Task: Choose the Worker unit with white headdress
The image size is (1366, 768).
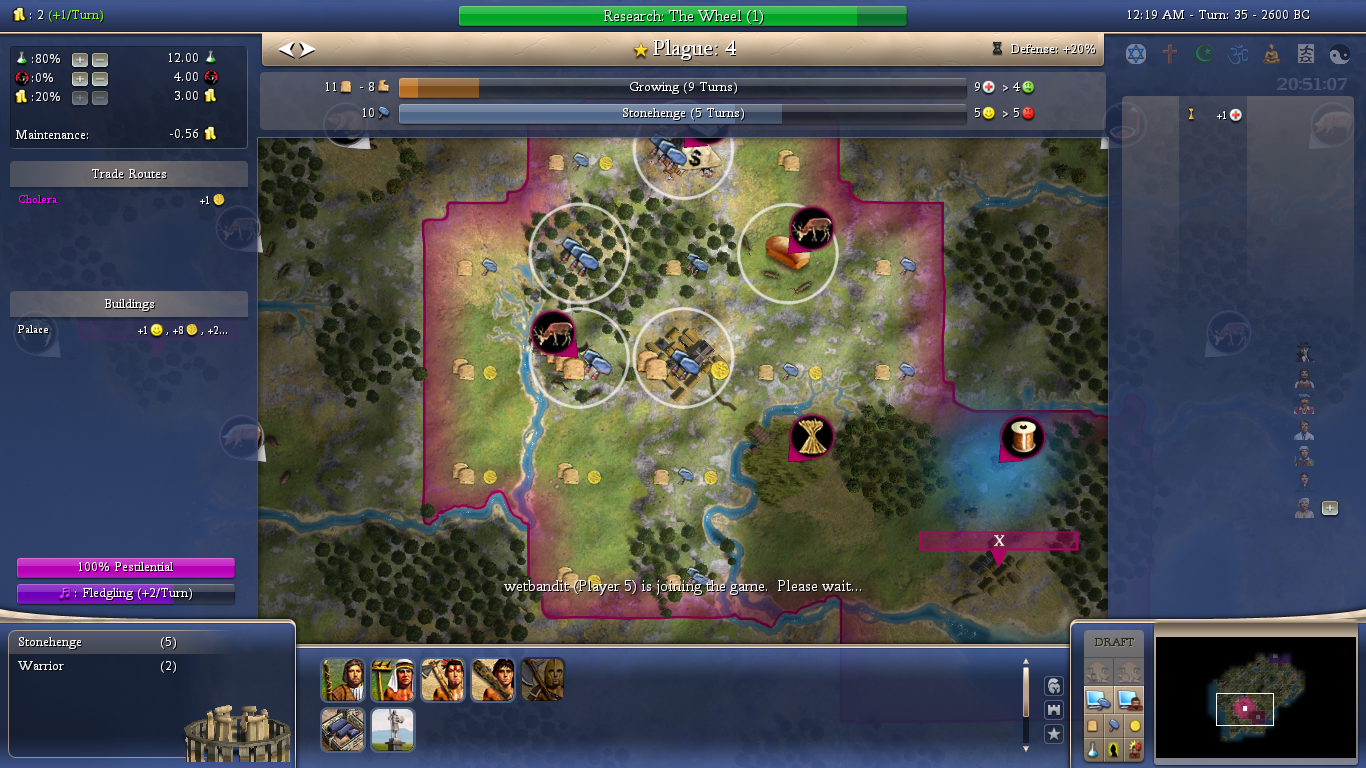Action: pyautogui.click(x=392, y=680)
